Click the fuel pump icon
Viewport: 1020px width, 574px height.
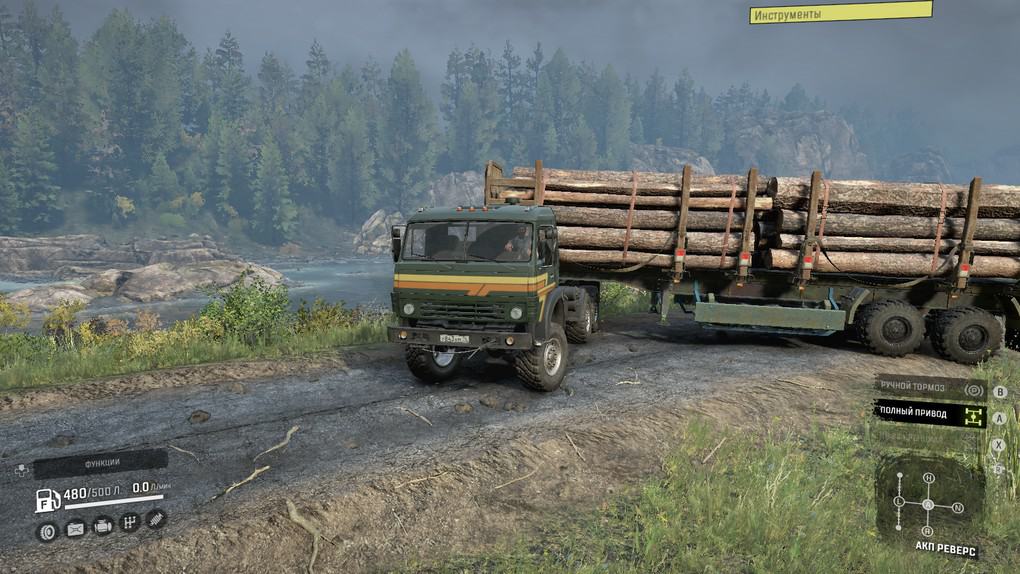tap(47, 499)
